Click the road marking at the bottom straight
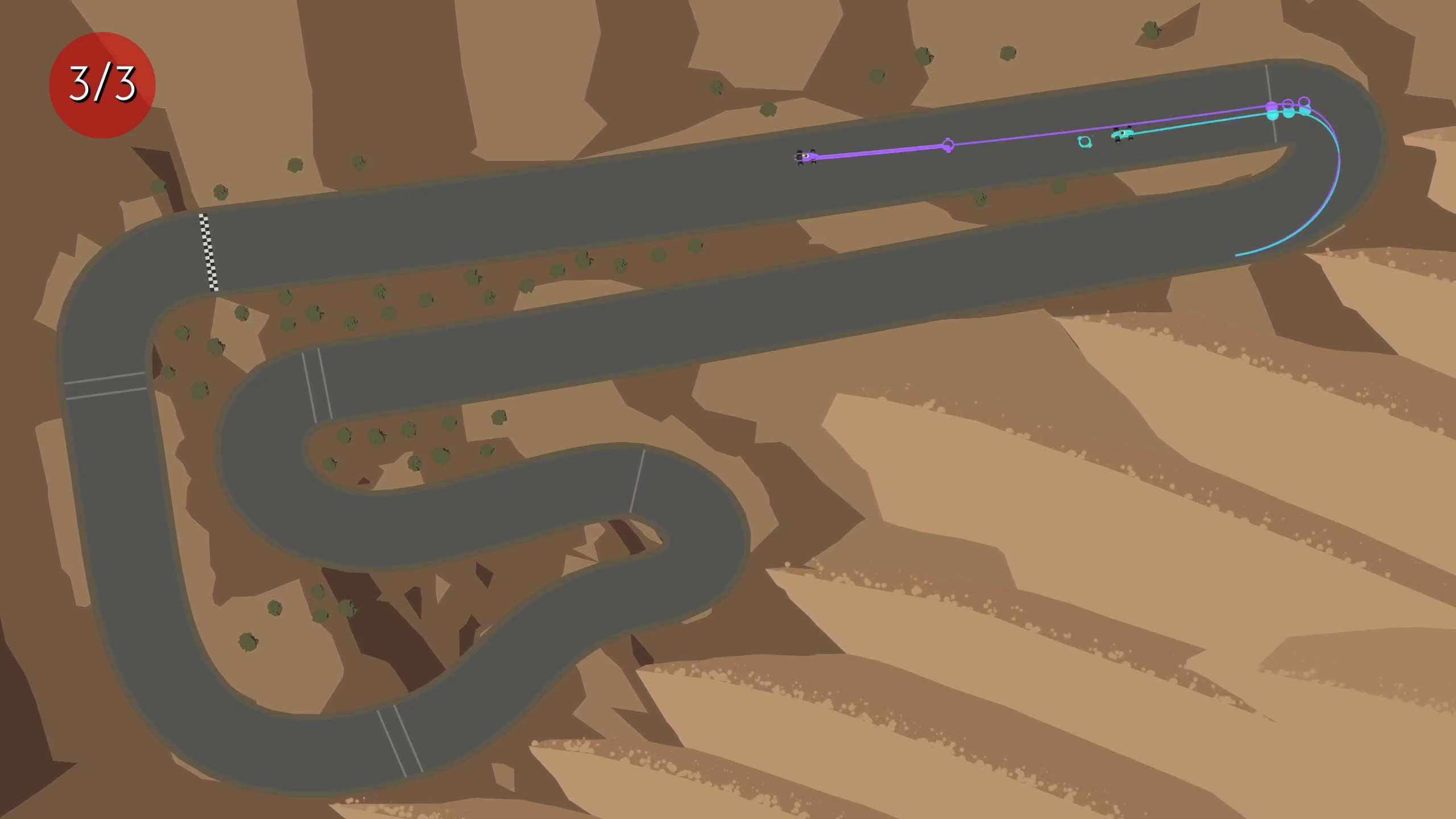Viewport: 1456px width, 819px height. 398,739
